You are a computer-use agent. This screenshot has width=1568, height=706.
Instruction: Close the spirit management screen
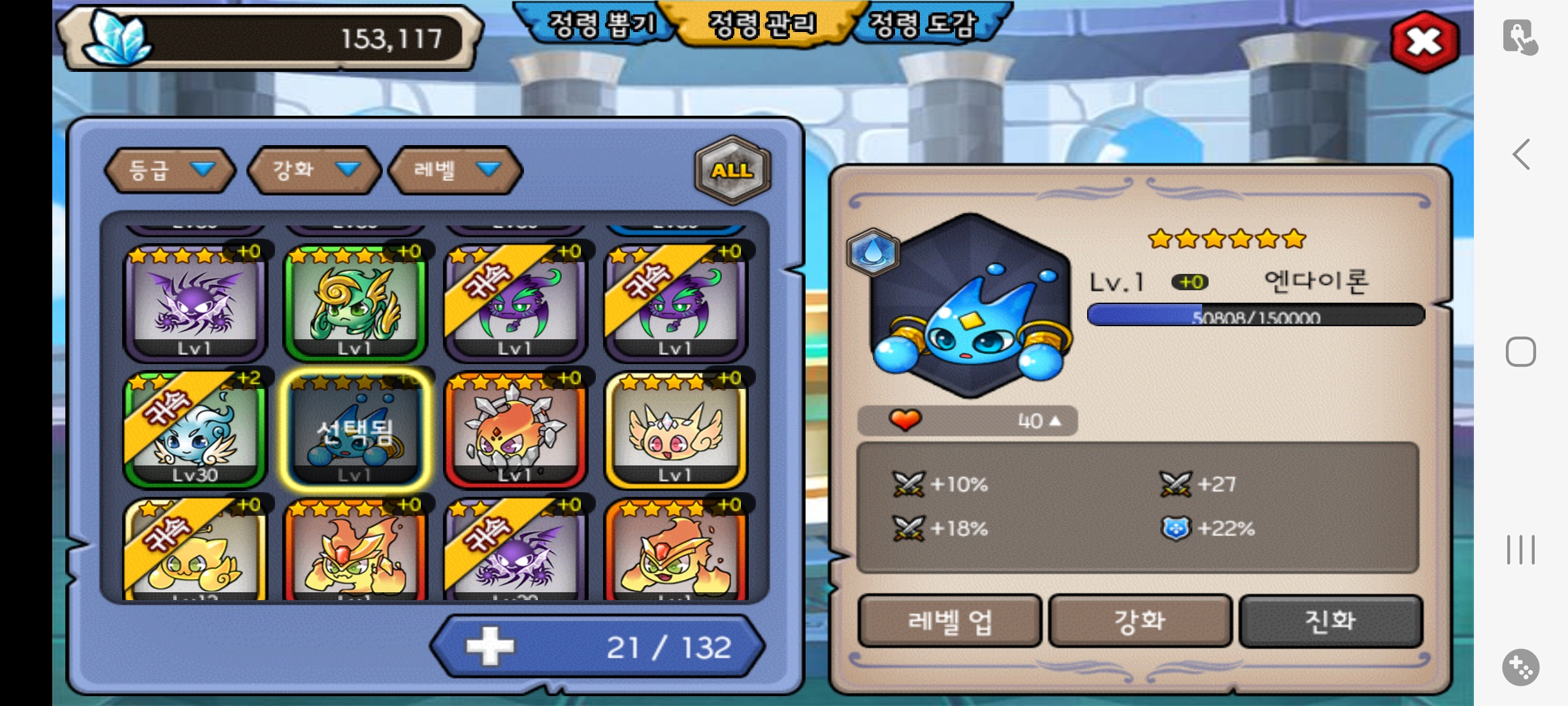click(1425, 42)
